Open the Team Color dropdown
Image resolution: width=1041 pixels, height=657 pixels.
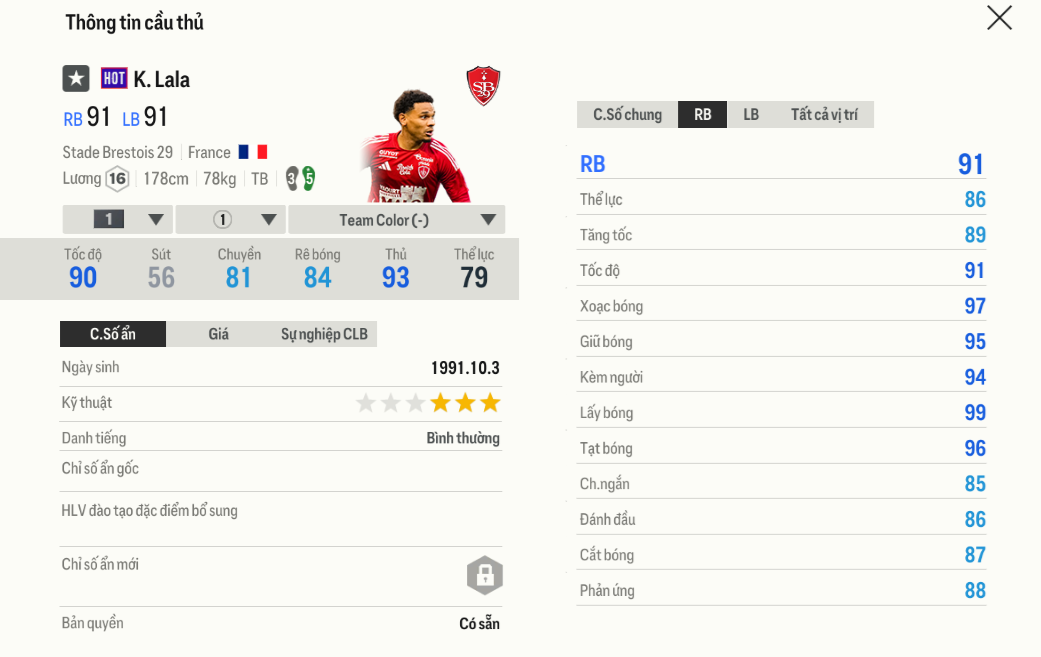tap(397, 220)
